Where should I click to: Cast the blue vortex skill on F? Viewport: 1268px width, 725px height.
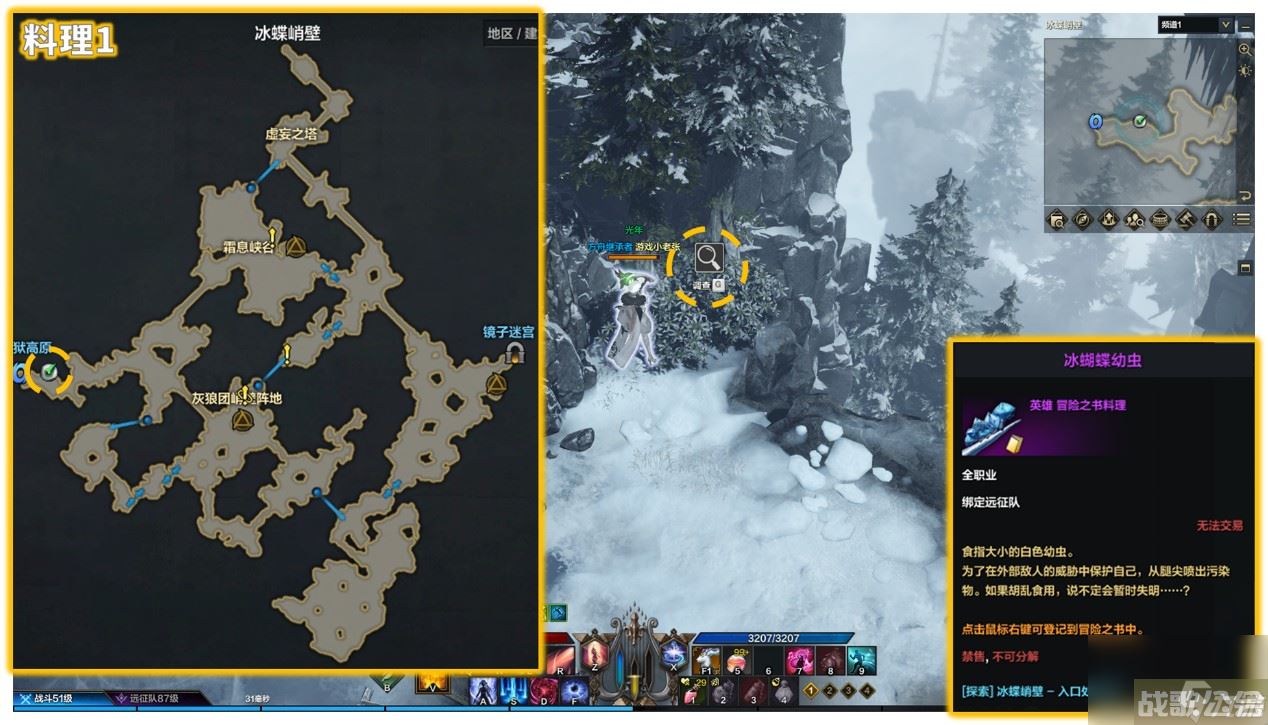[574, 691]
